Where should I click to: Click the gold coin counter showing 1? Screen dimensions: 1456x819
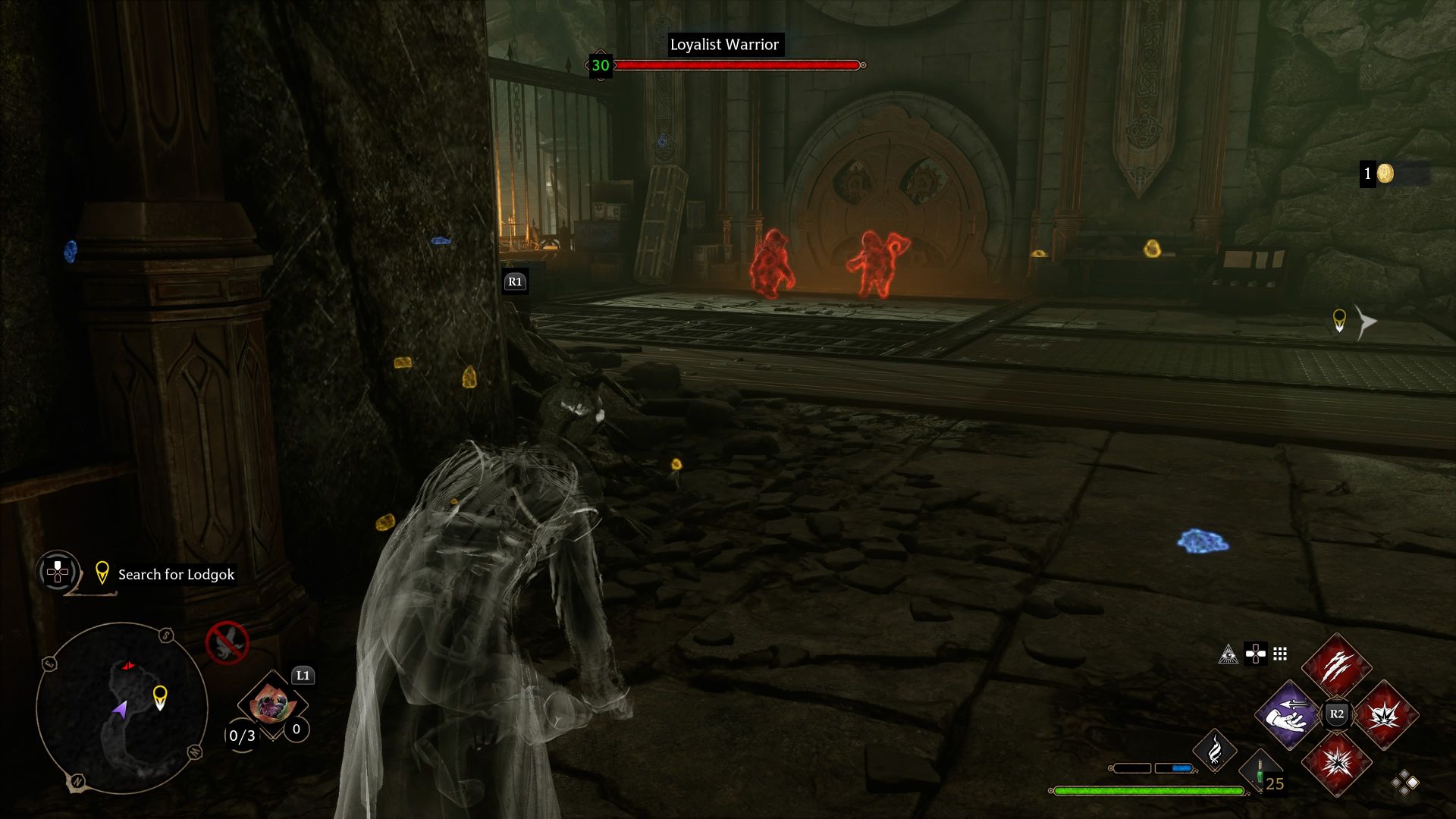coord(1378,174)
